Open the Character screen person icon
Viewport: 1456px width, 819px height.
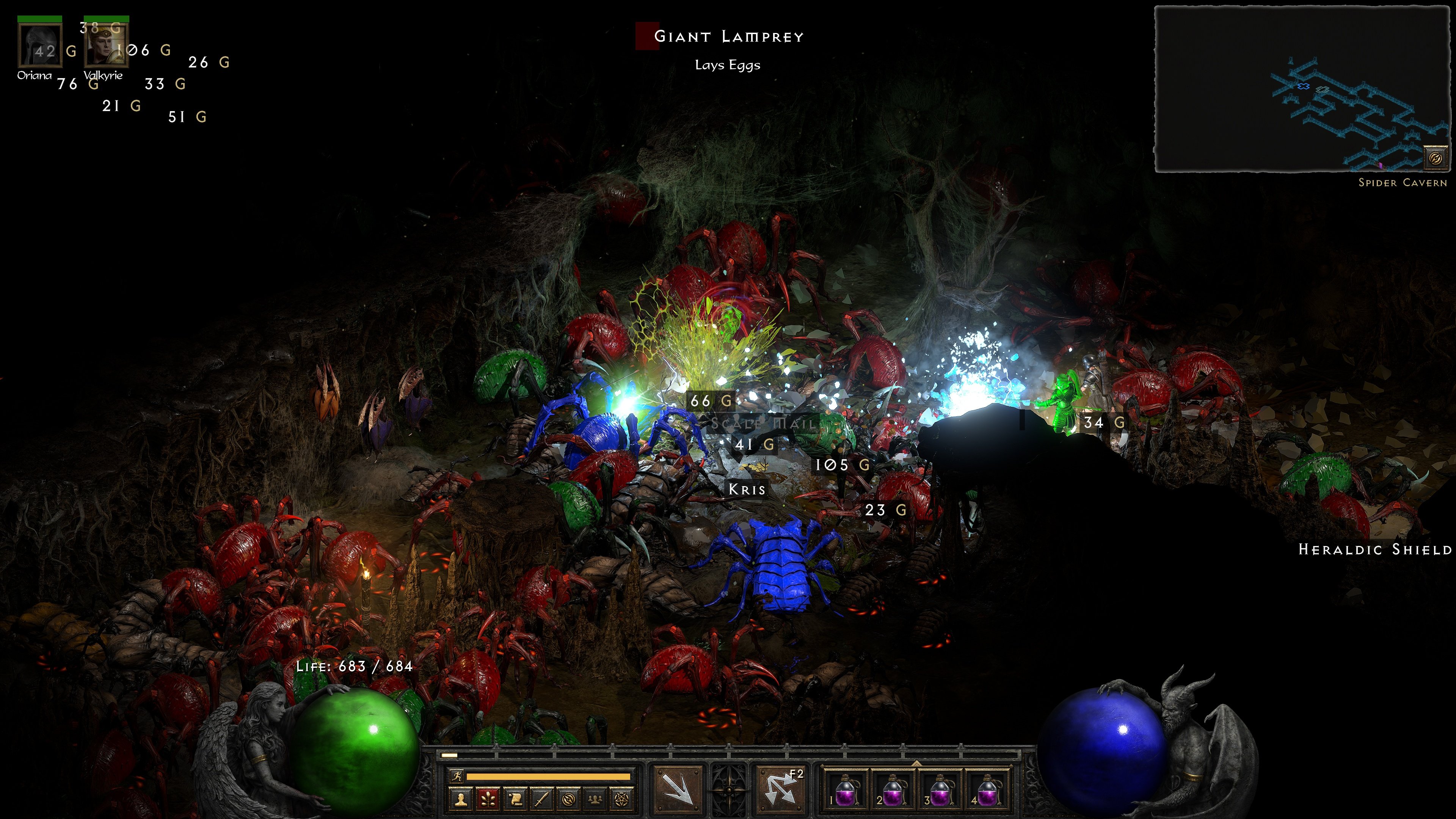click(461, 800)
